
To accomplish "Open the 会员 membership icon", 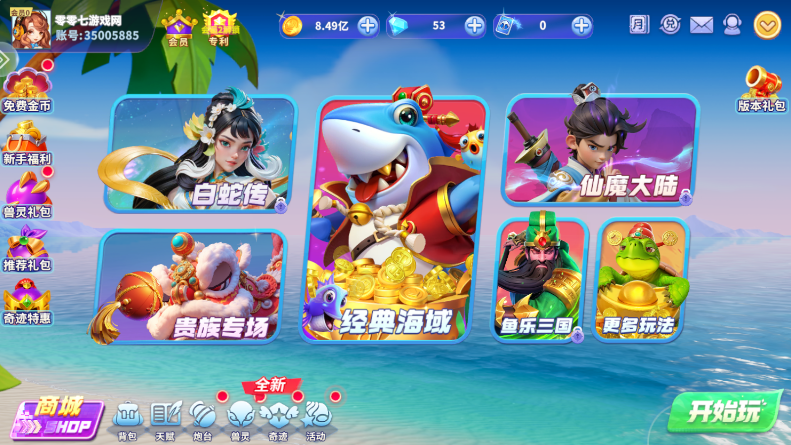I will [178, 27].
